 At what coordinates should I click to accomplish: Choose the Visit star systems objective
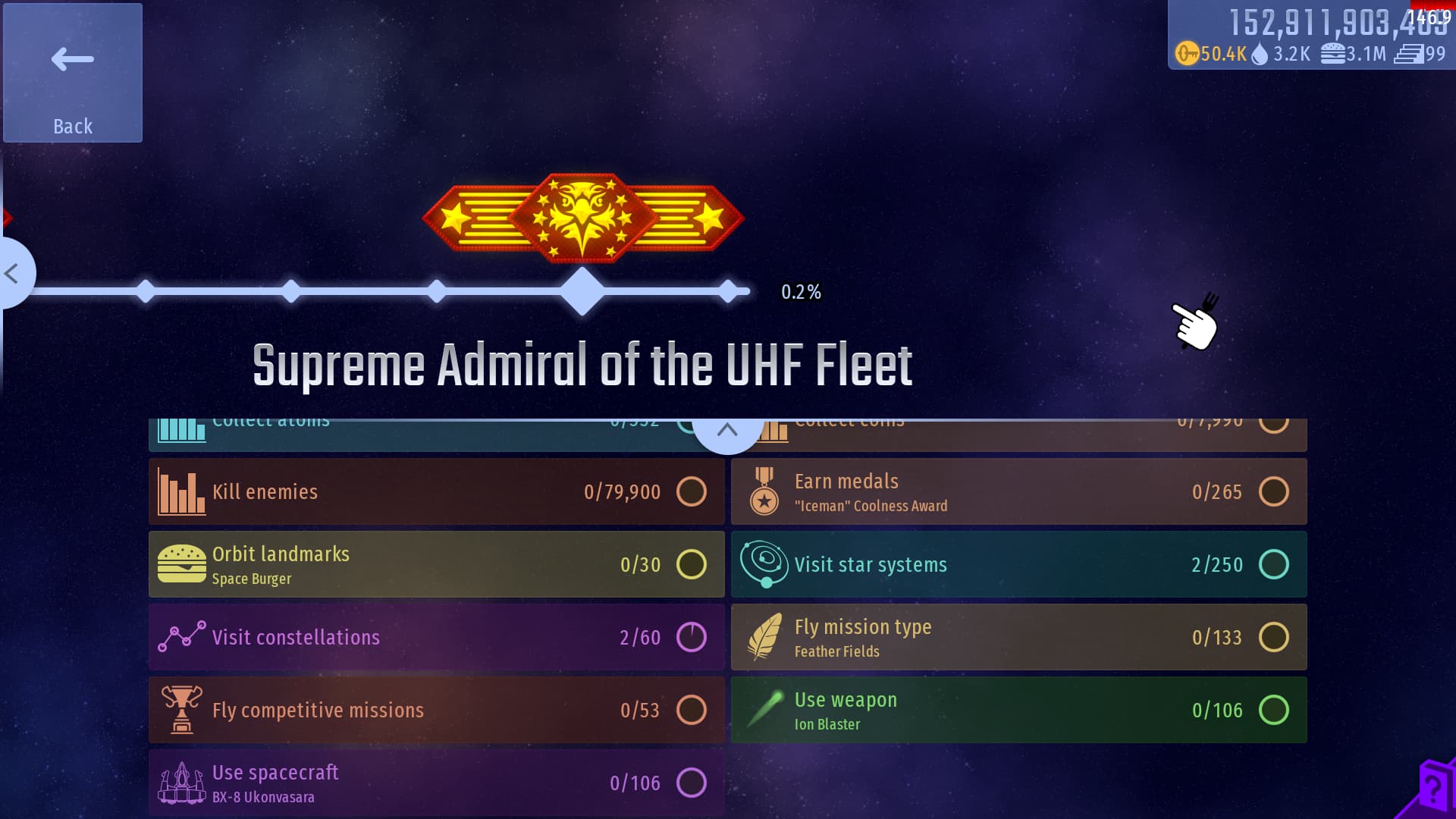[1018, 564]
